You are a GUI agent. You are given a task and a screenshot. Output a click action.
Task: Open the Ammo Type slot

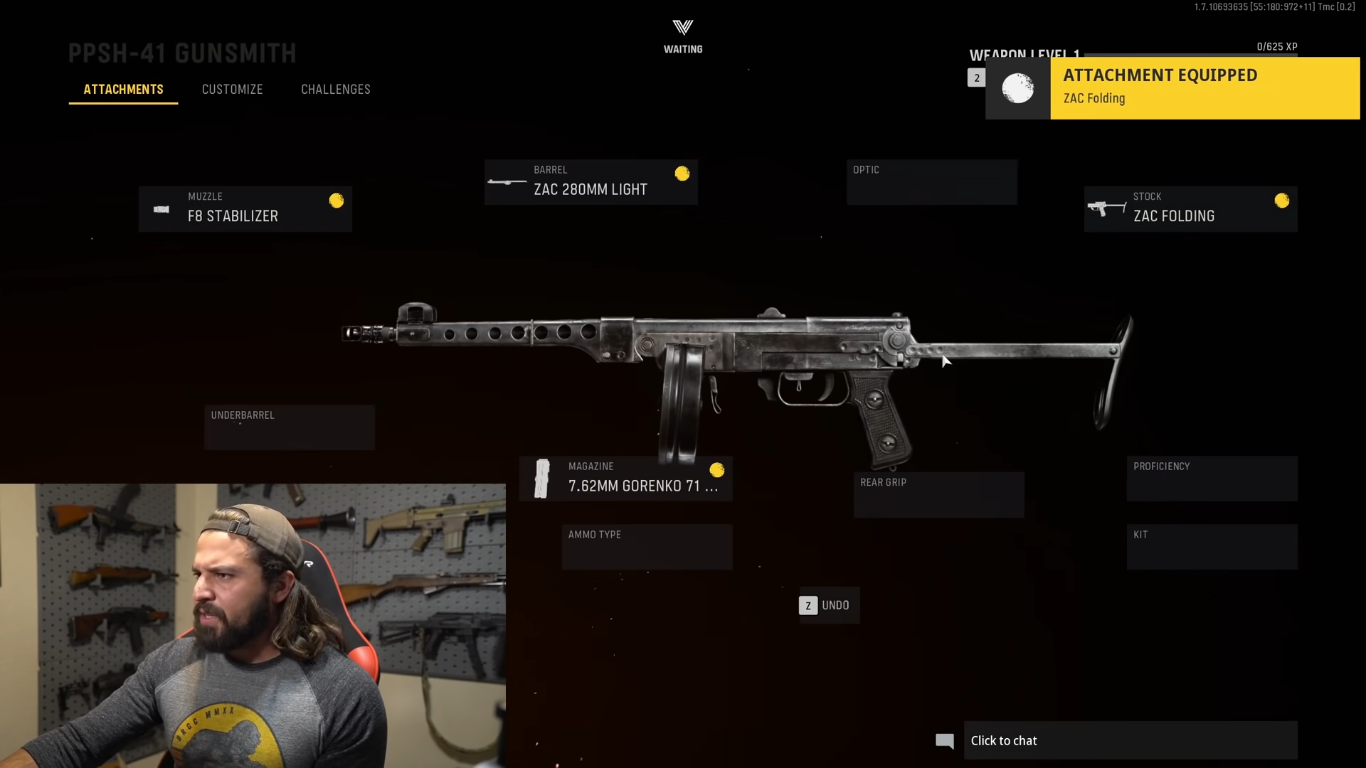click(646, 546)
